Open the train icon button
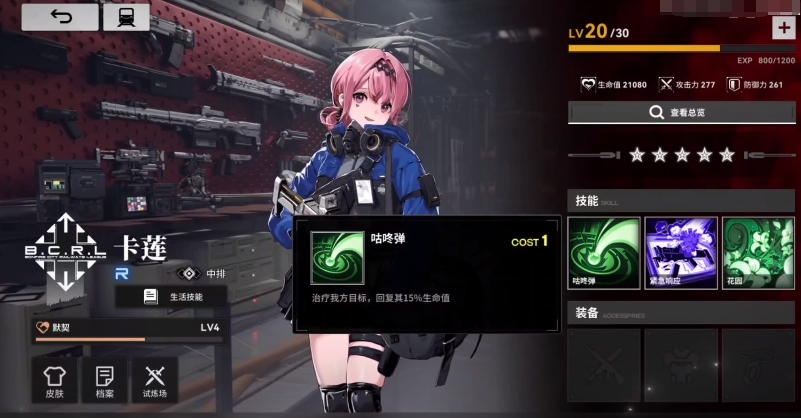The width and height of the screenshot is (801, 418). point(126,17)
